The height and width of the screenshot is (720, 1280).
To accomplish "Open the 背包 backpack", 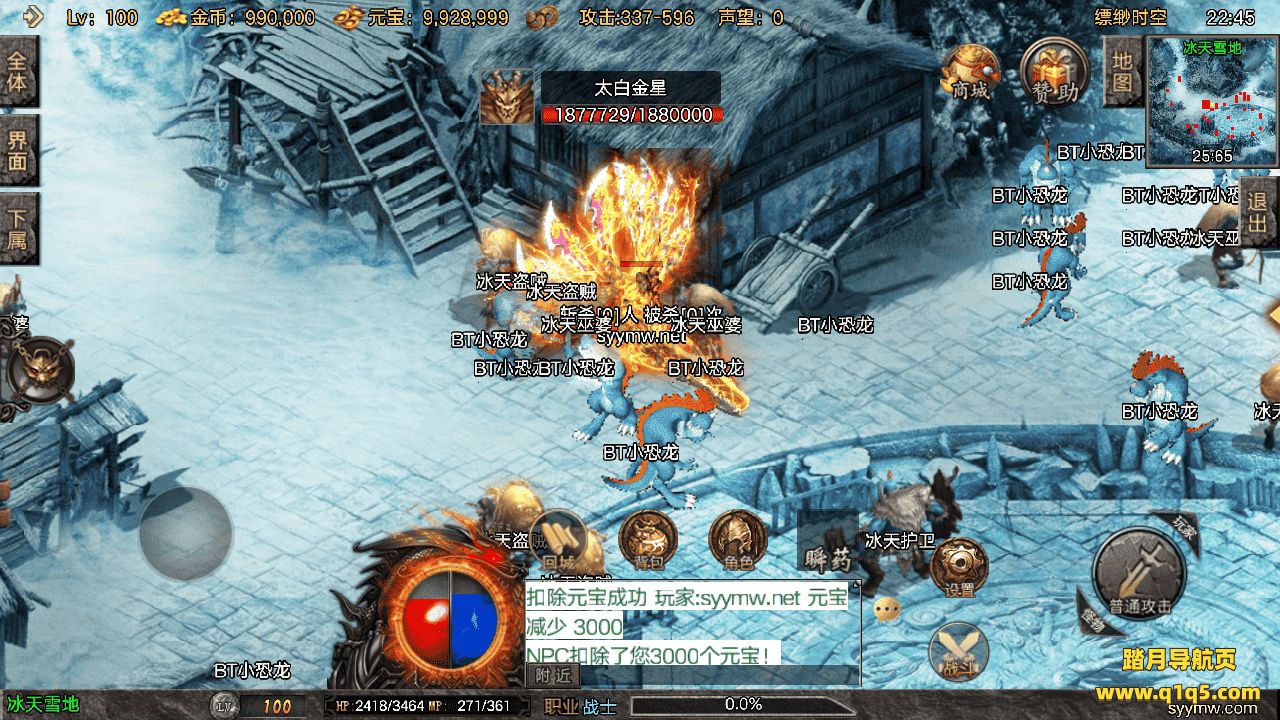I will (x=647, y=541).
